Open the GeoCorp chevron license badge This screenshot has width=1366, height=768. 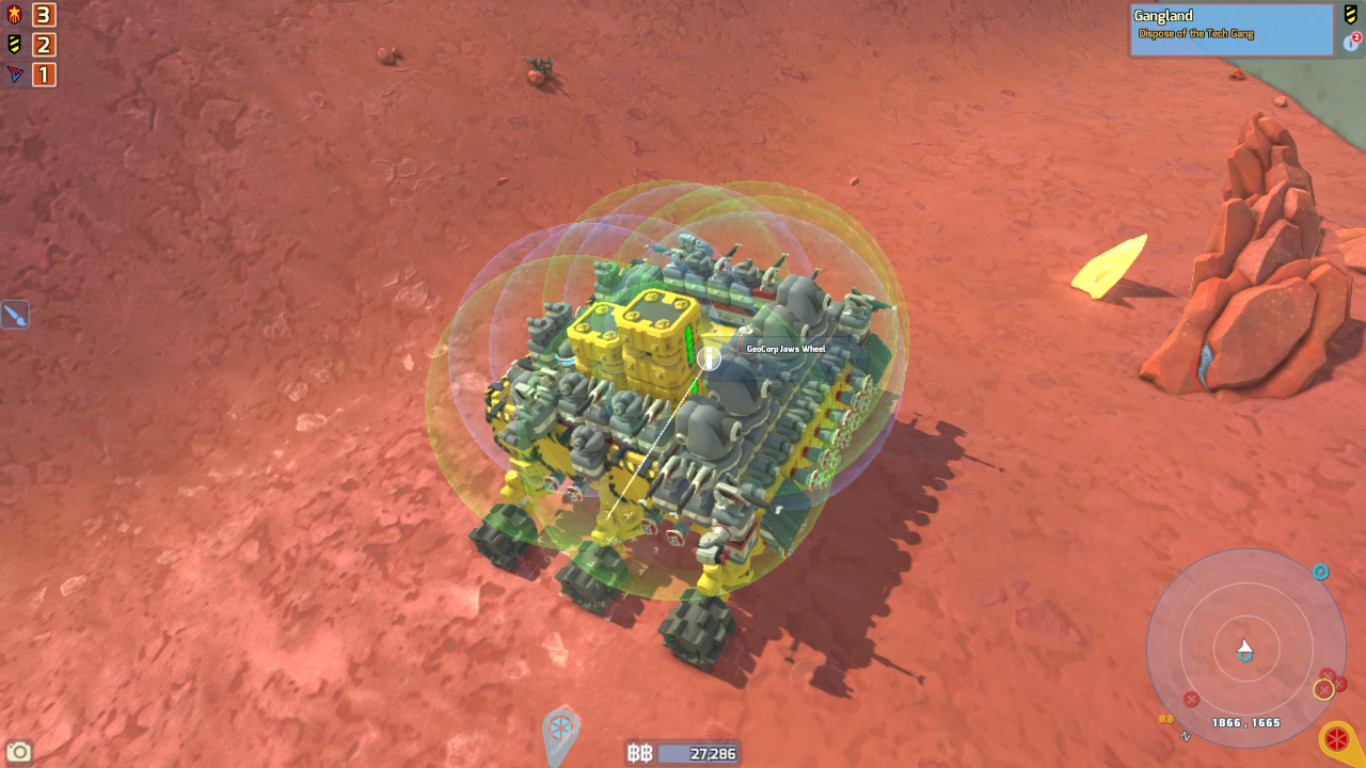click(x=14, y=44)
